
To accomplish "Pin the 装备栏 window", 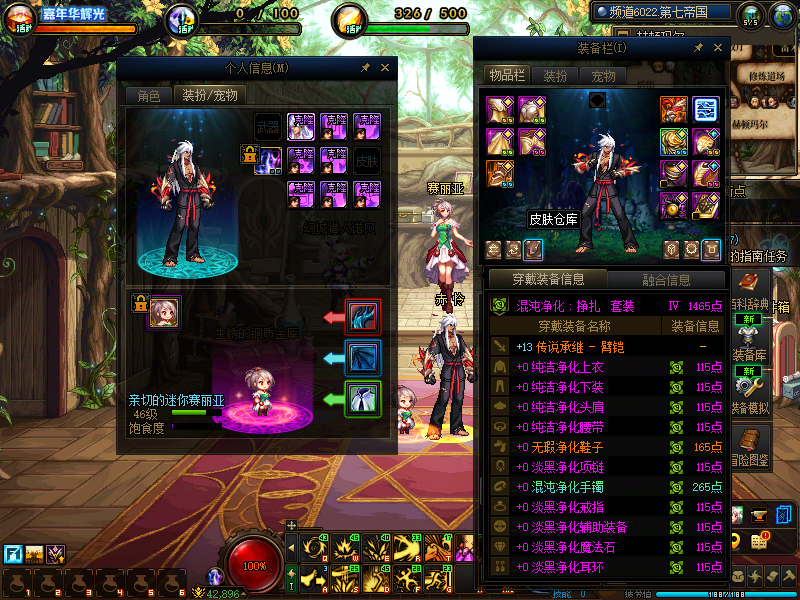I will click(x=697, y=47).
